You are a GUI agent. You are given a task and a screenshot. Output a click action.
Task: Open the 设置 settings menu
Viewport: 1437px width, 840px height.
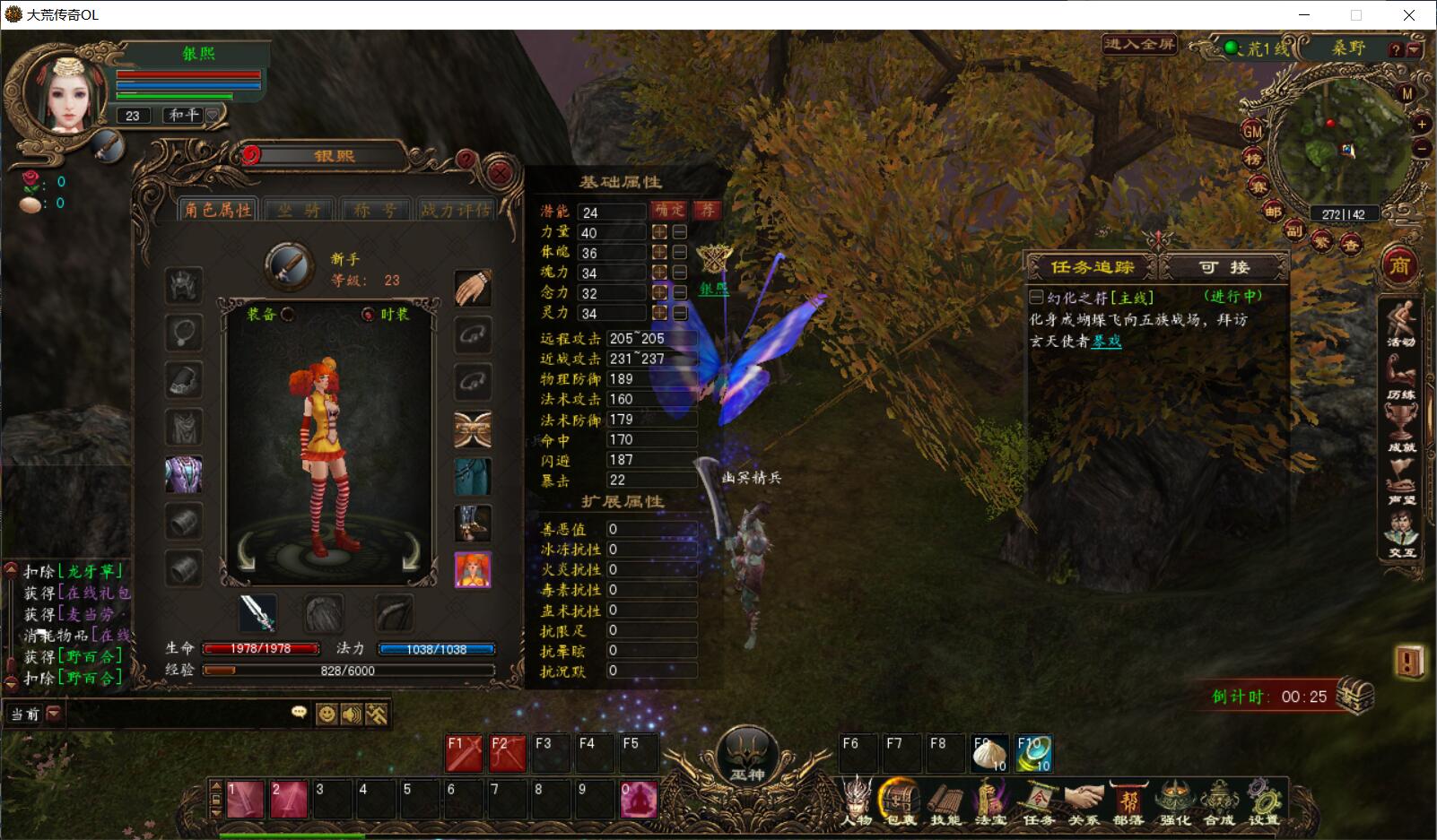(1263, 801)
